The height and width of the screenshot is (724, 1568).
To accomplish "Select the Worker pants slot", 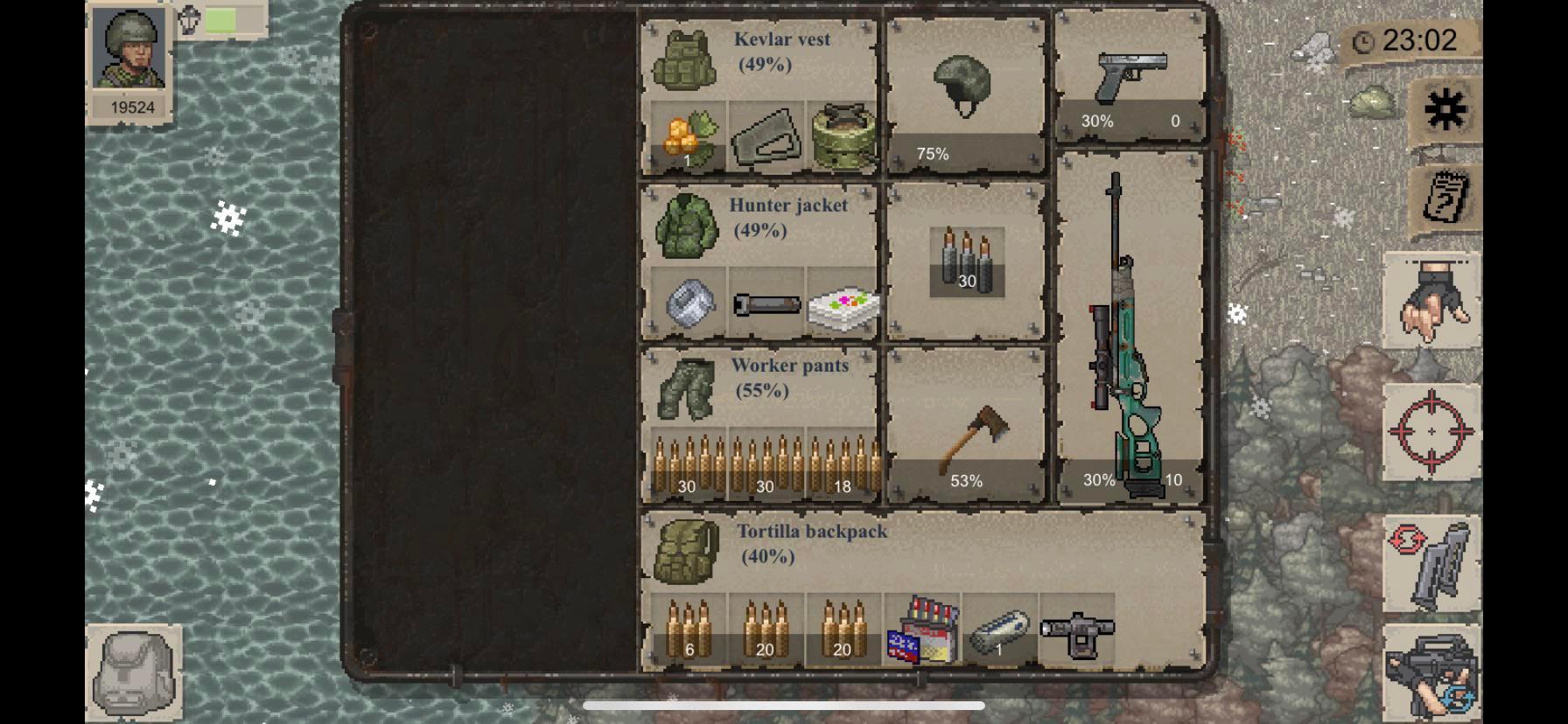I will coord(688,392).
